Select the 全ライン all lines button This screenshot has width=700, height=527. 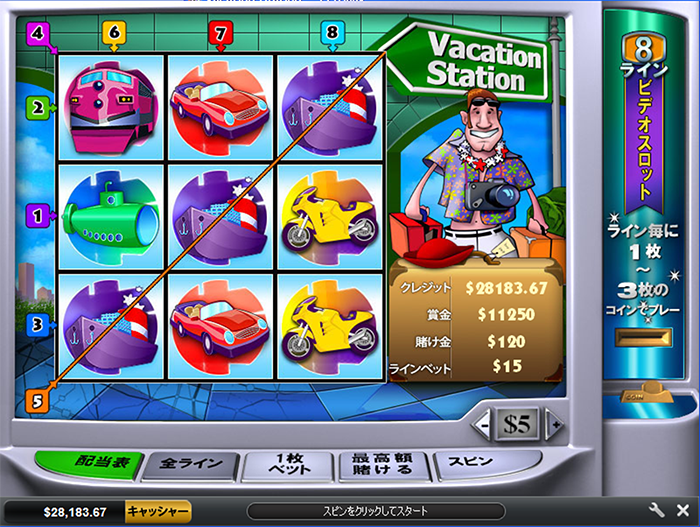[x=191, y=466]
